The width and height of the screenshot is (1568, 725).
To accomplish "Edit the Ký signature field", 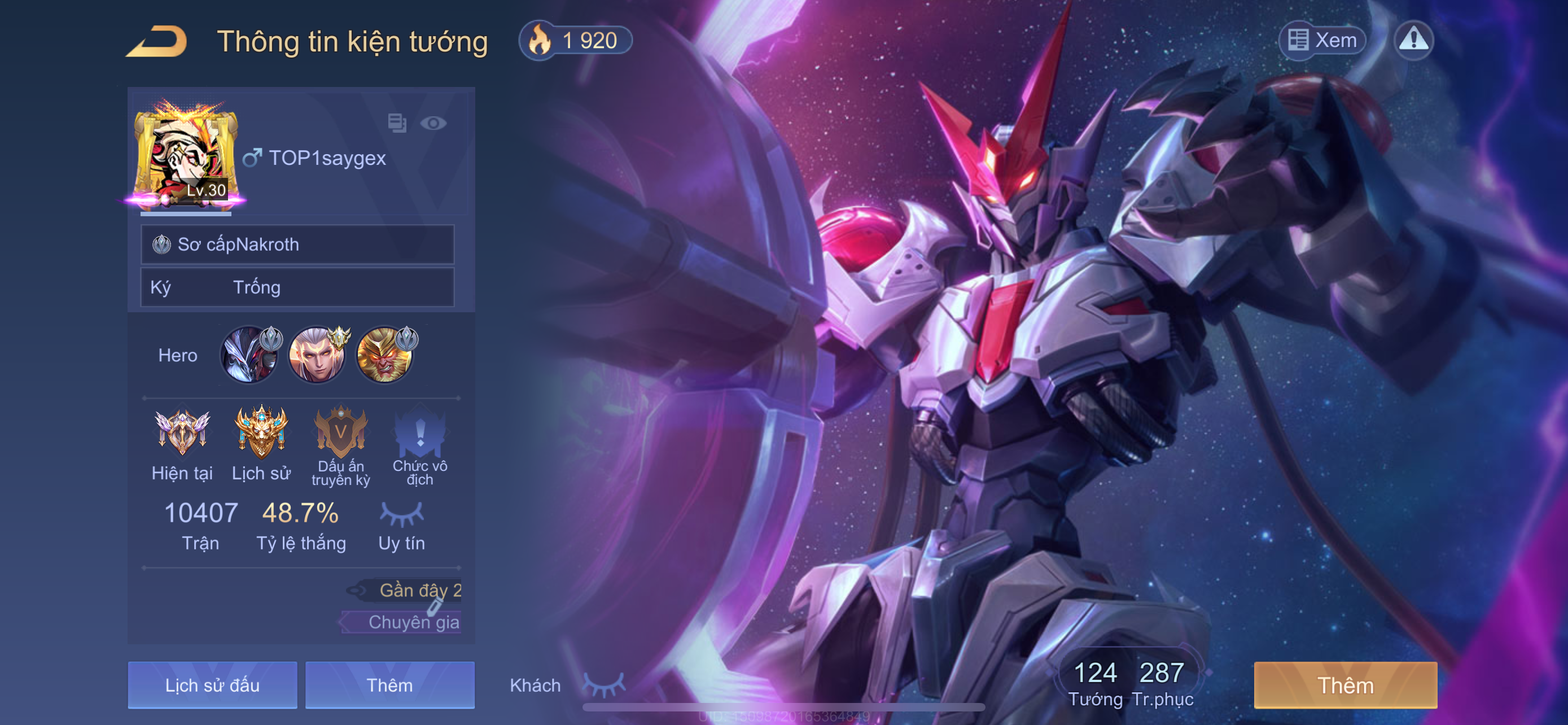I will pyautogui.click(x=297, y=287).
